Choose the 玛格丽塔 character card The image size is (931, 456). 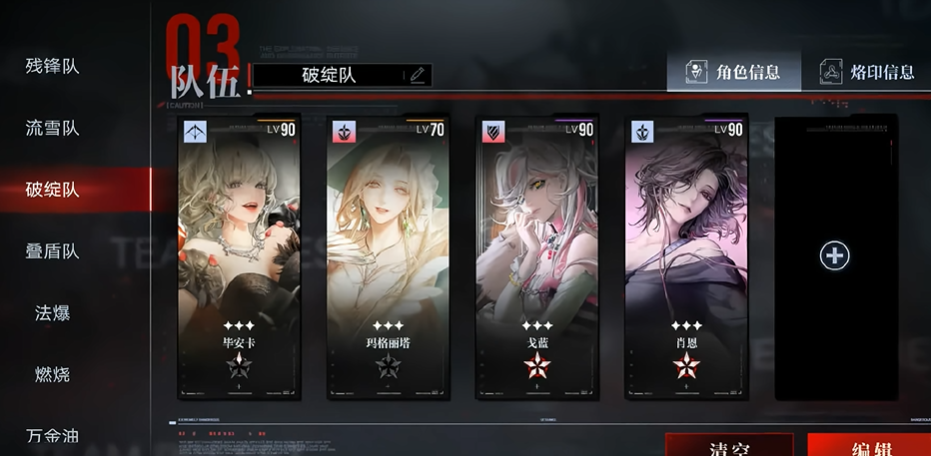click(x=388, y=258)
